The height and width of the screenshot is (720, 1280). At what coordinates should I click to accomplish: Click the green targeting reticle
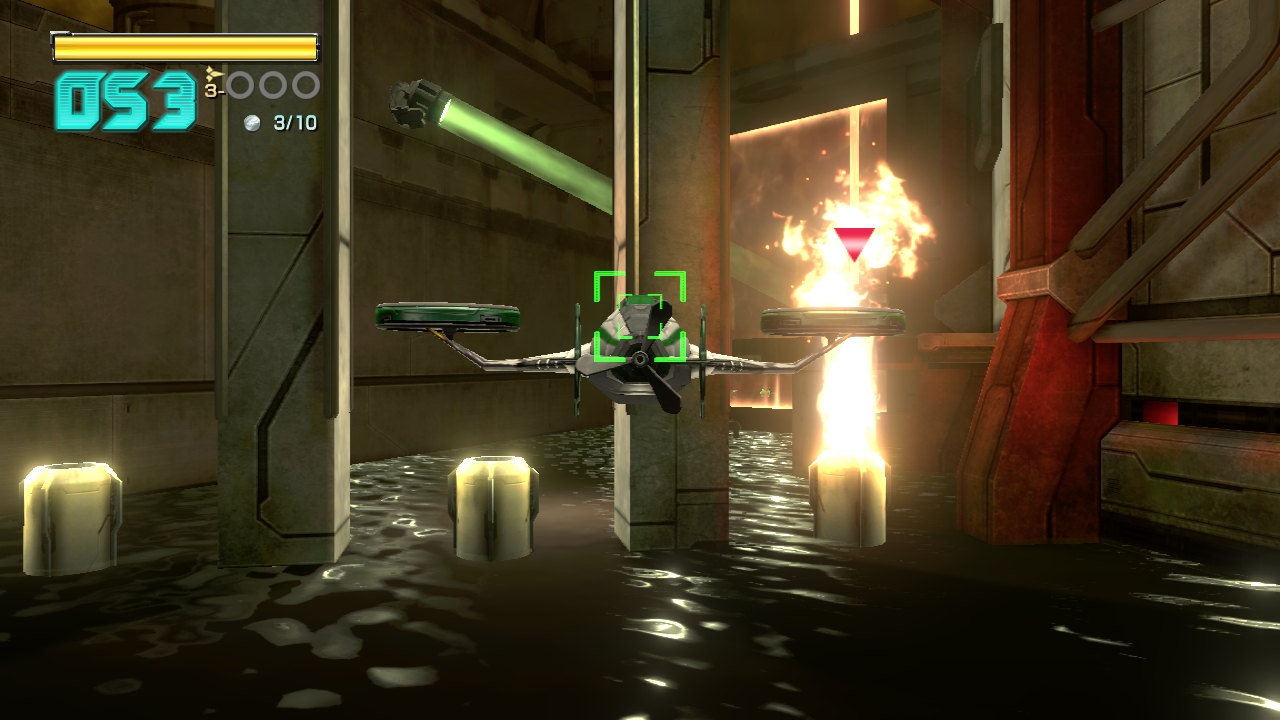tap(640, 316)
